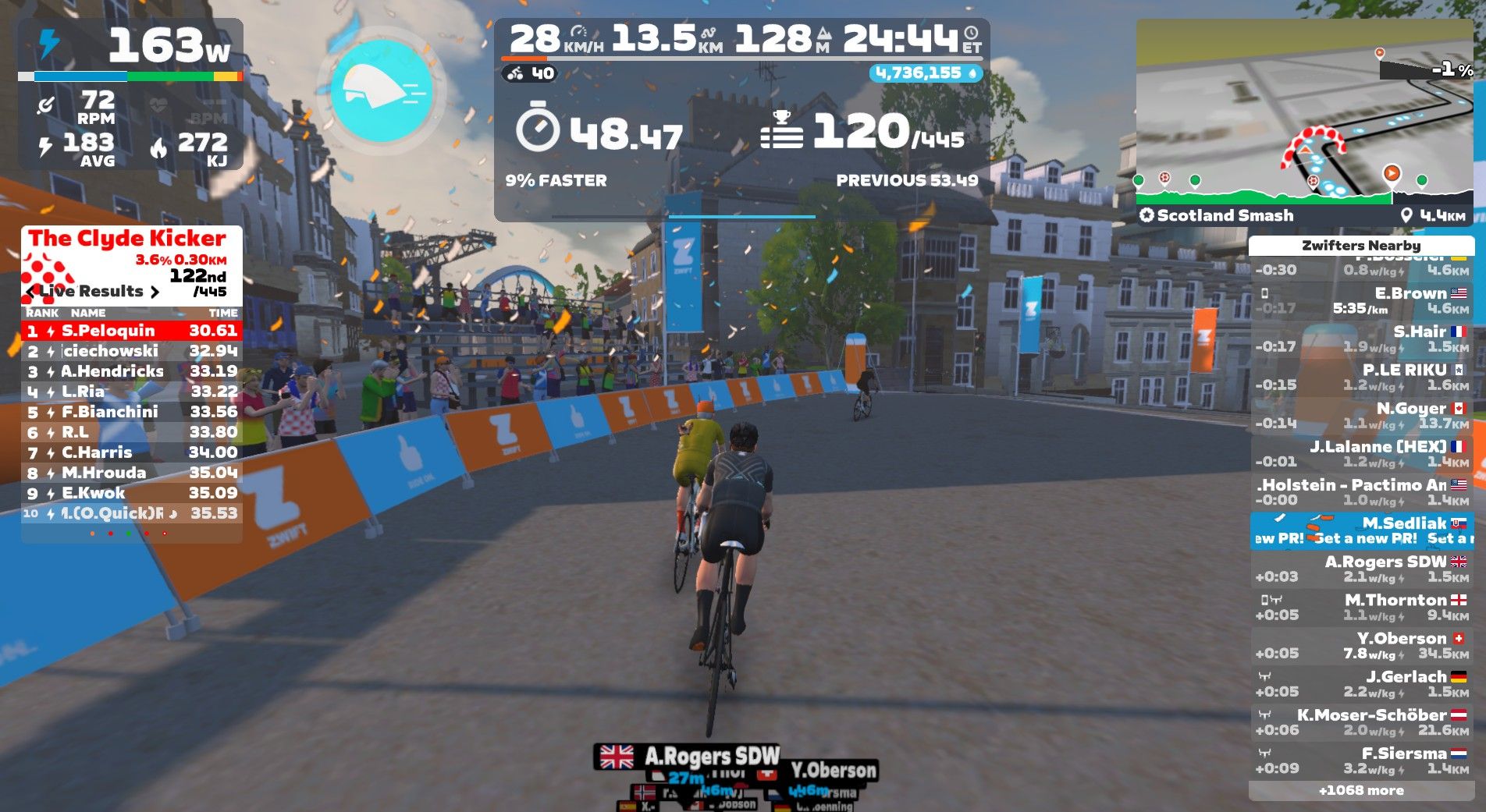Expand the +1068 more riders entry

[1361, 790]
